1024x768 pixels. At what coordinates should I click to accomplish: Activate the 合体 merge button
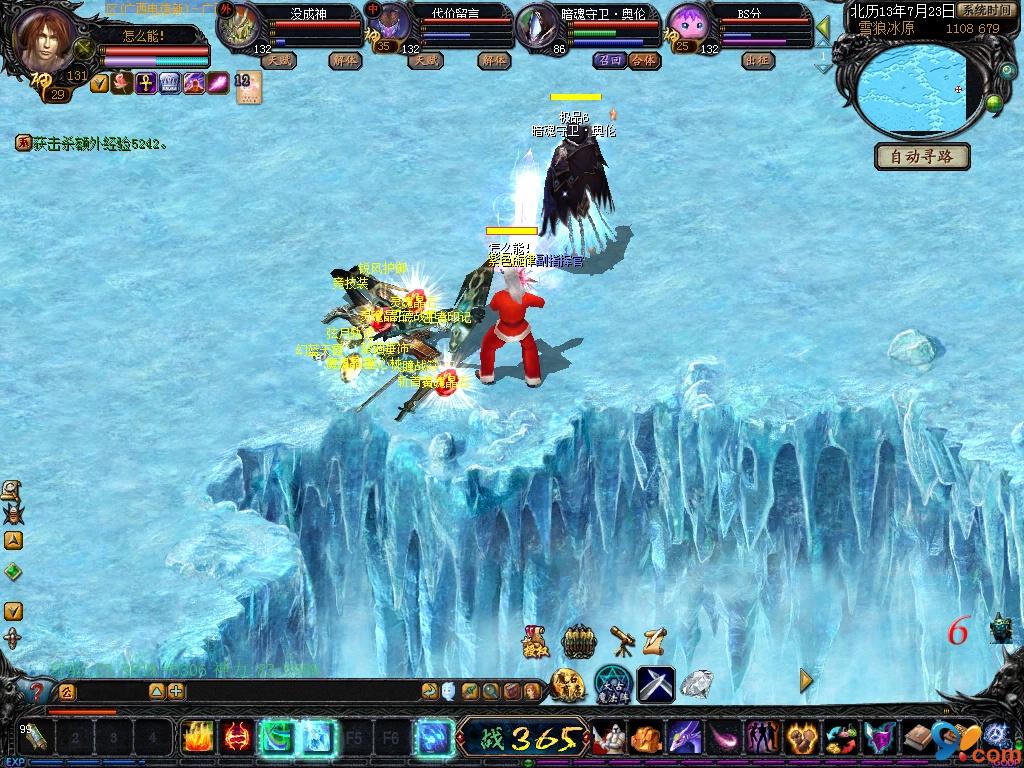pos(645,60)
